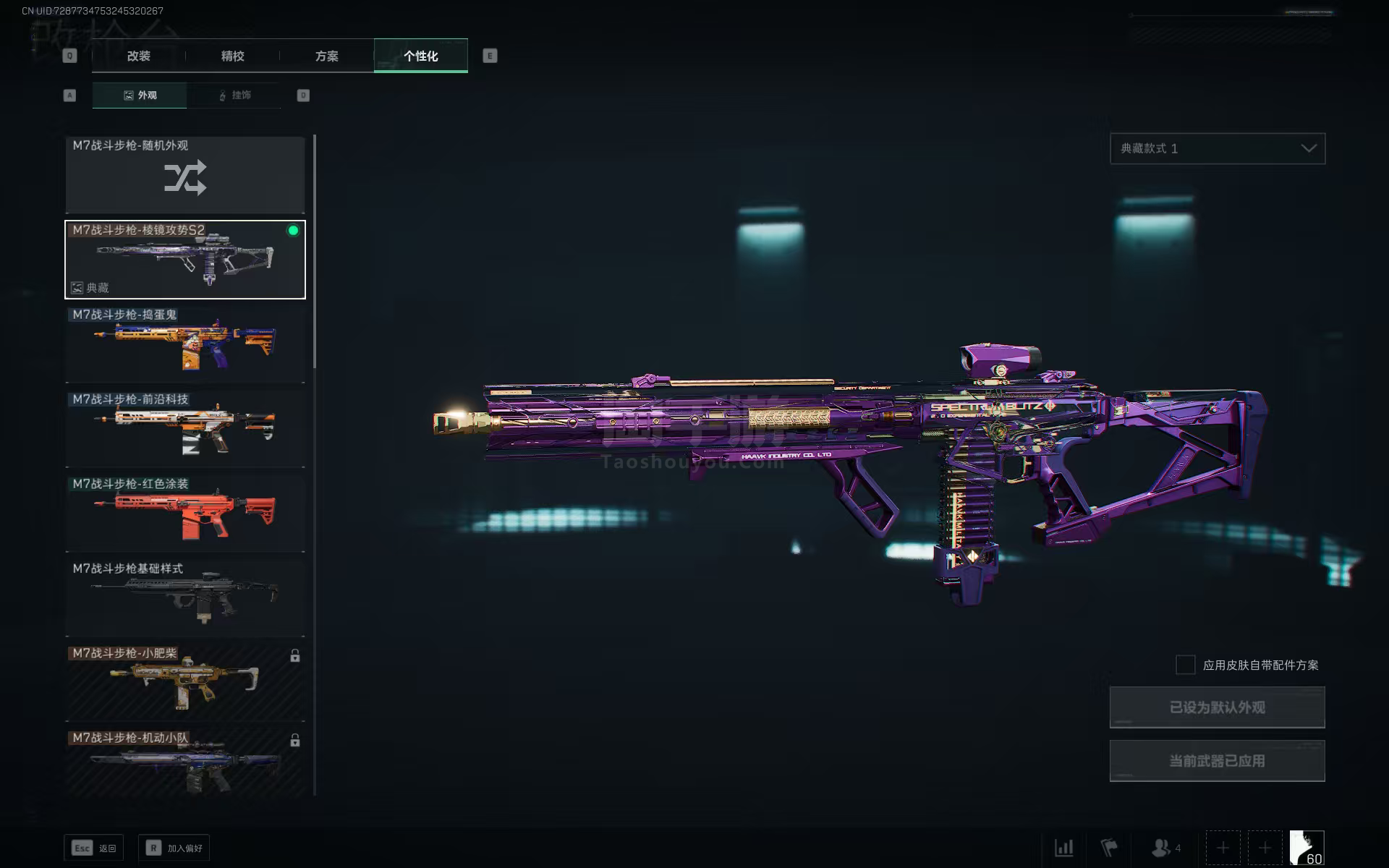Expand the 典藏款式 1 dropdown
This screenshot has width=1389, height=868.
pyautogui.click(x=1217, y=148)
